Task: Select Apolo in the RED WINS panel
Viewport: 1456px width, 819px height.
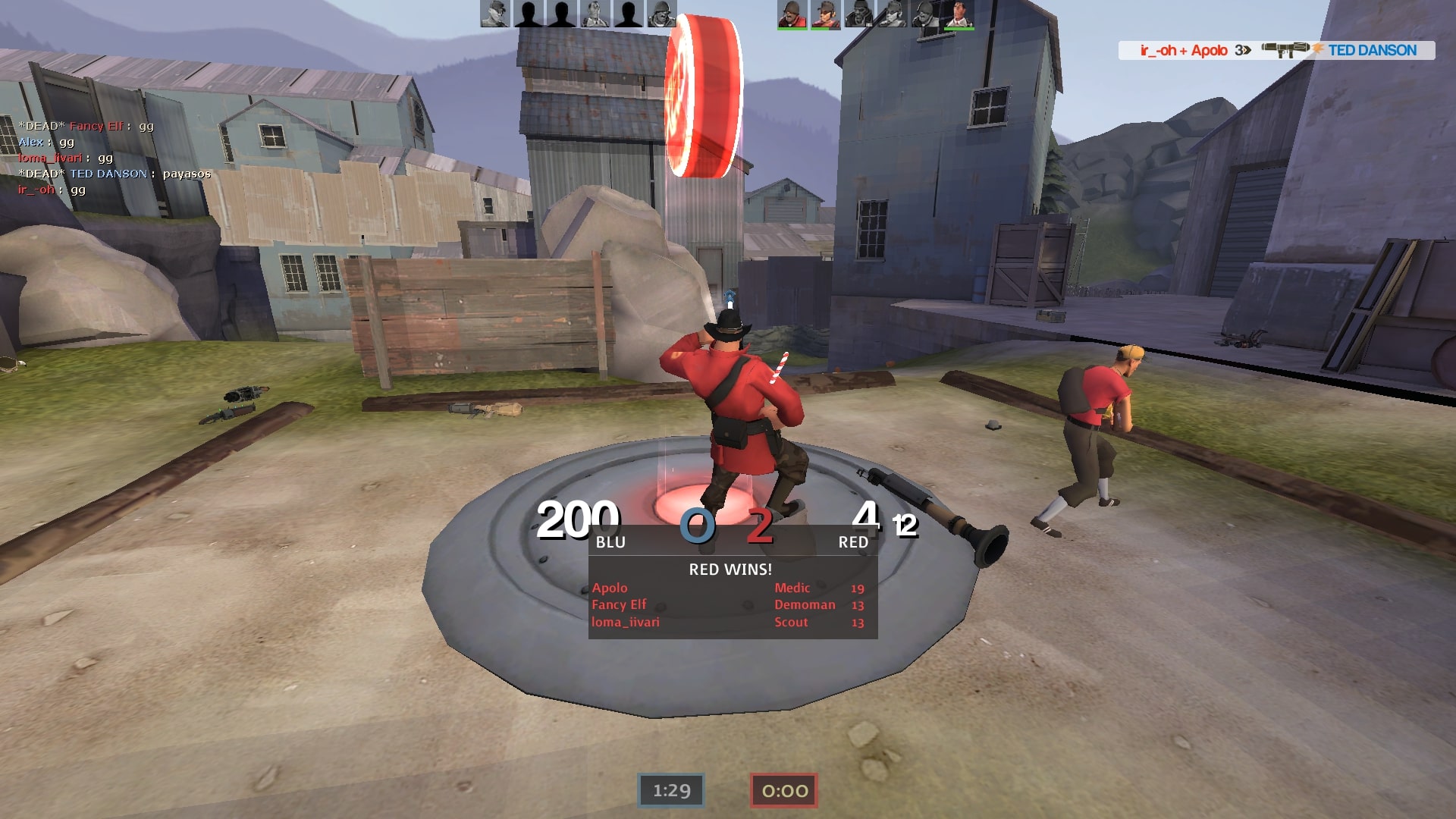Action: click(610, 588)
